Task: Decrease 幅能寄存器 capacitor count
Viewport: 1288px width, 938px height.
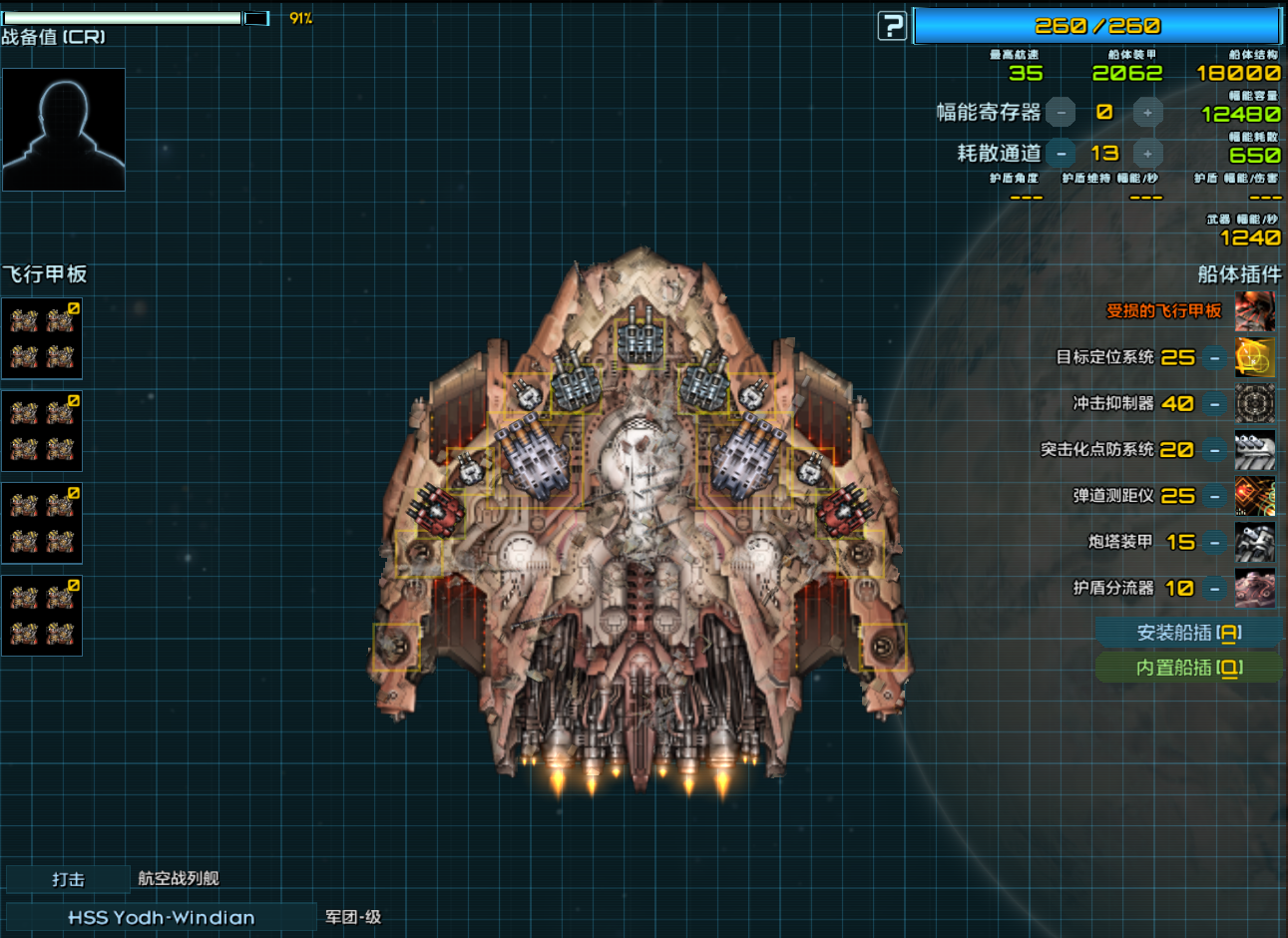Action: pos(1062,113)
